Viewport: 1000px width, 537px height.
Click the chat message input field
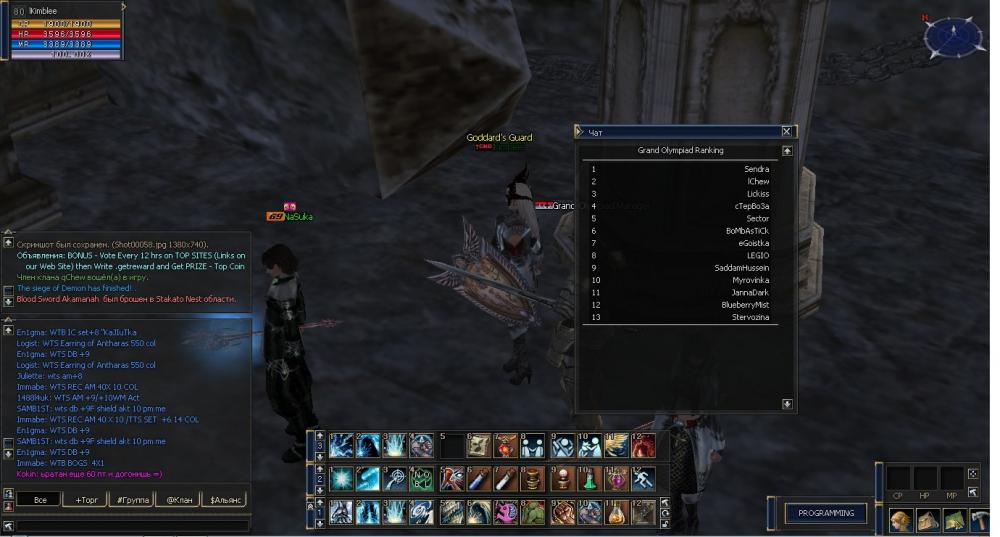point(130,524)
